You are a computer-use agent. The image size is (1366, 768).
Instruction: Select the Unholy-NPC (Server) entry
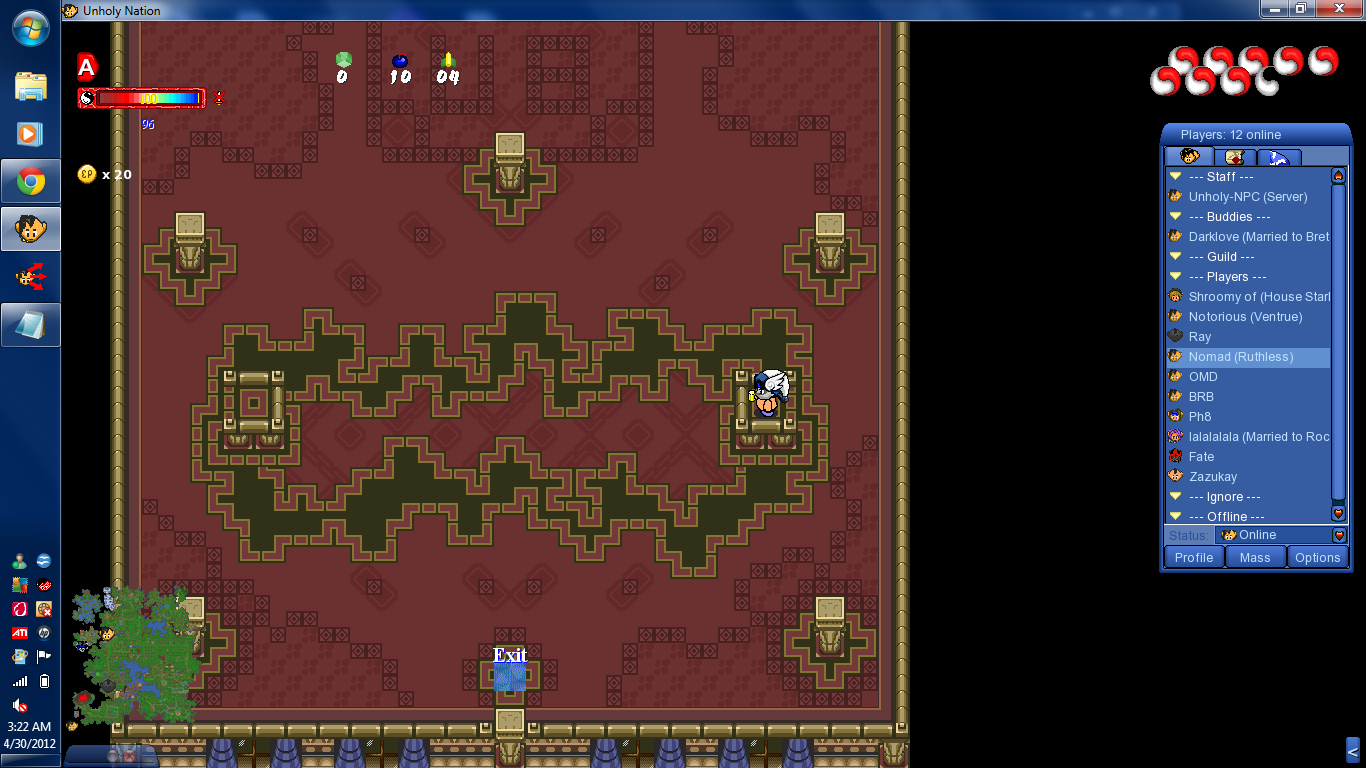coord(1247,197)
